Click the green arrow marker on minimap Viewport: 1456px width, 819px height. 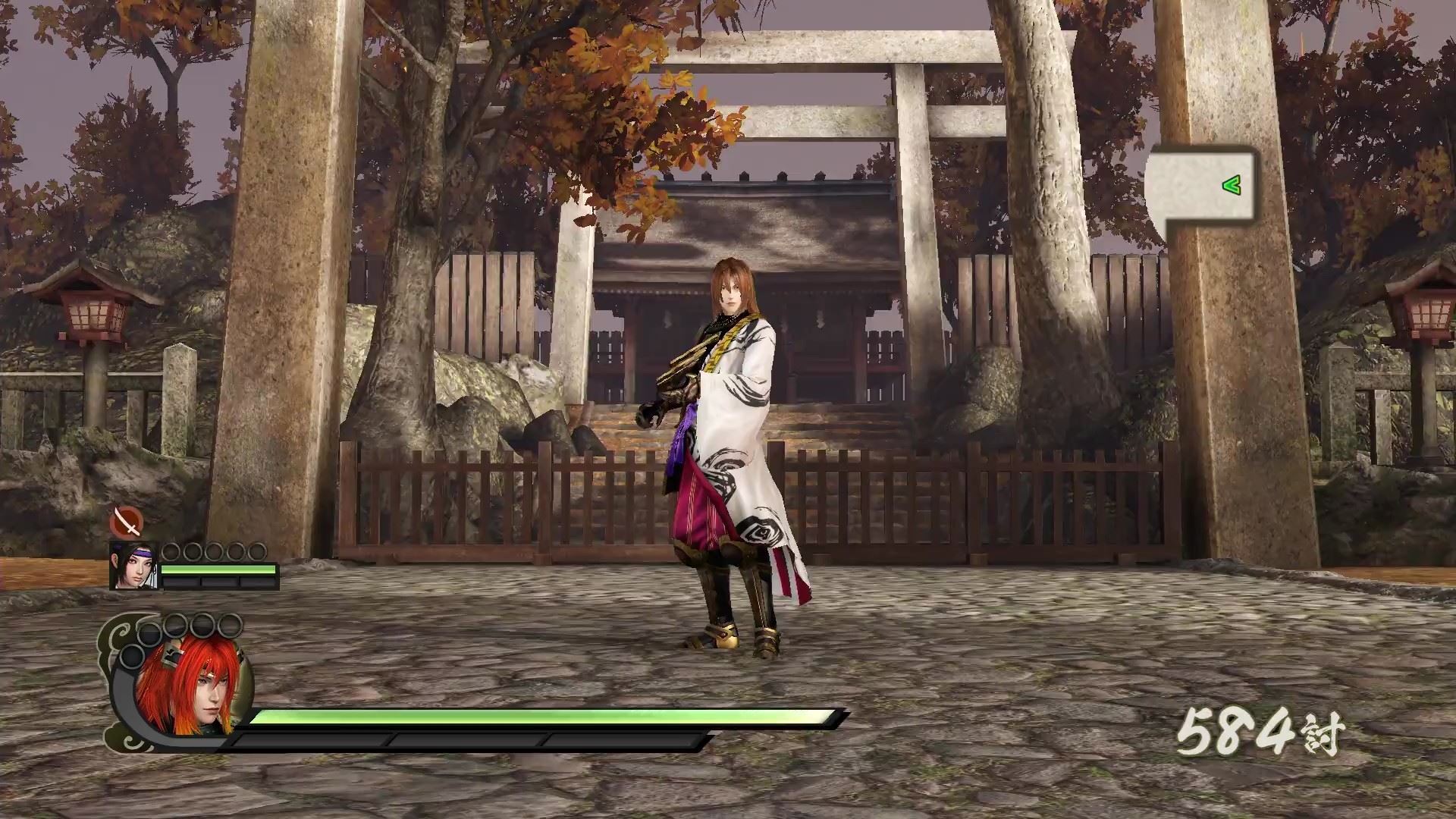(x=1232, y=184)
